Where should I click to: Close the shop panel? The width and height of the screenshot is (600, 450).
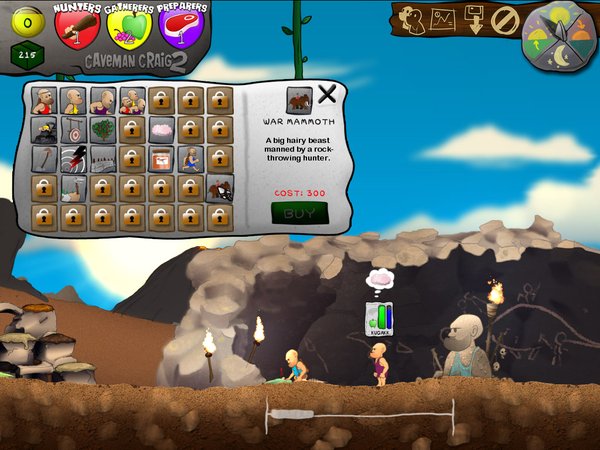(327, 96)
